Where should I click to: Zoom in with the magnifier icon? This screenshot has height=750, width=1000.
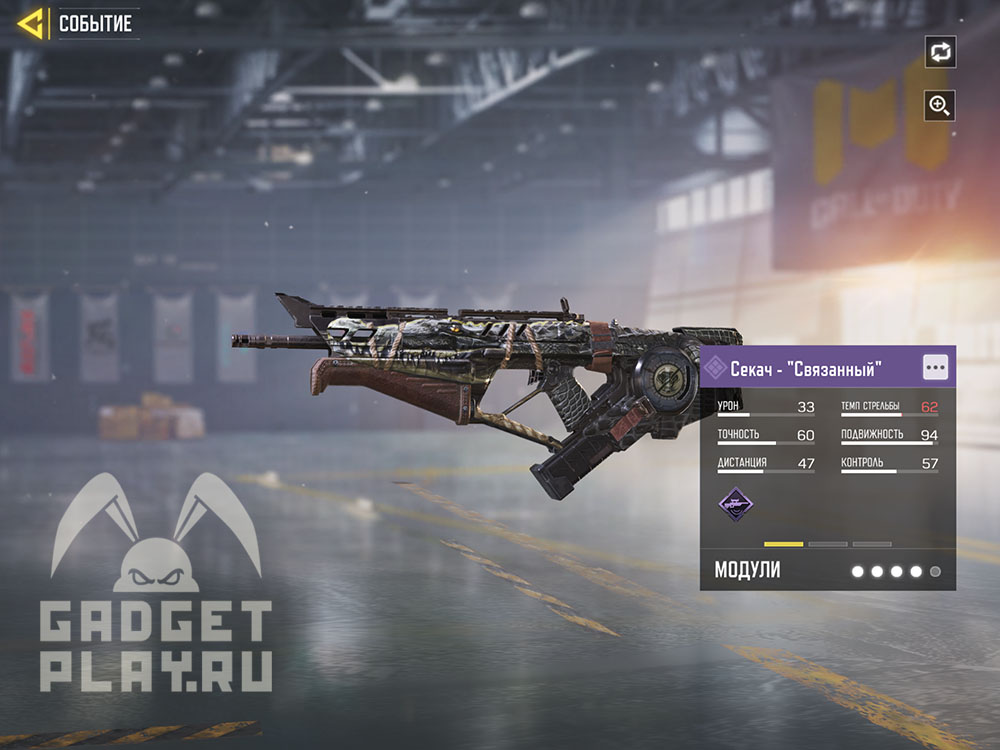940,105
